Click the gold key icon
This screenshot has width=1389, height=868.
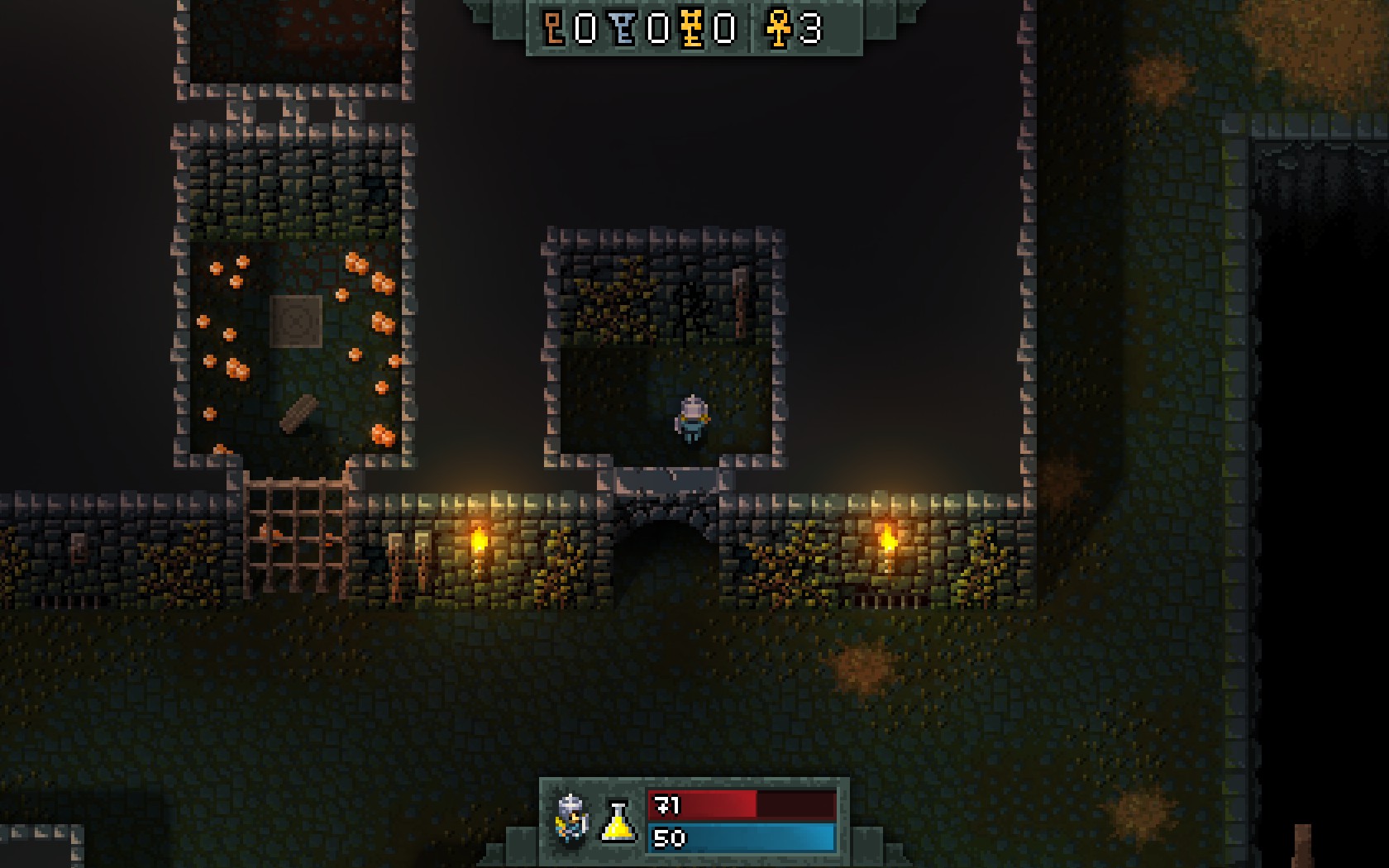(693, 29)
